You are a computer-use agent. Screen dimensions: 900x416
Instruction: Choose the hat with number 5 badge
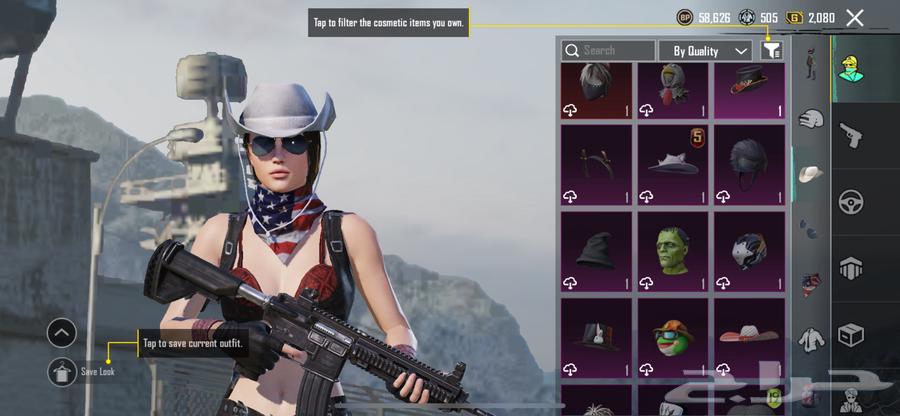pyautogui.click(x=673, y=160)
